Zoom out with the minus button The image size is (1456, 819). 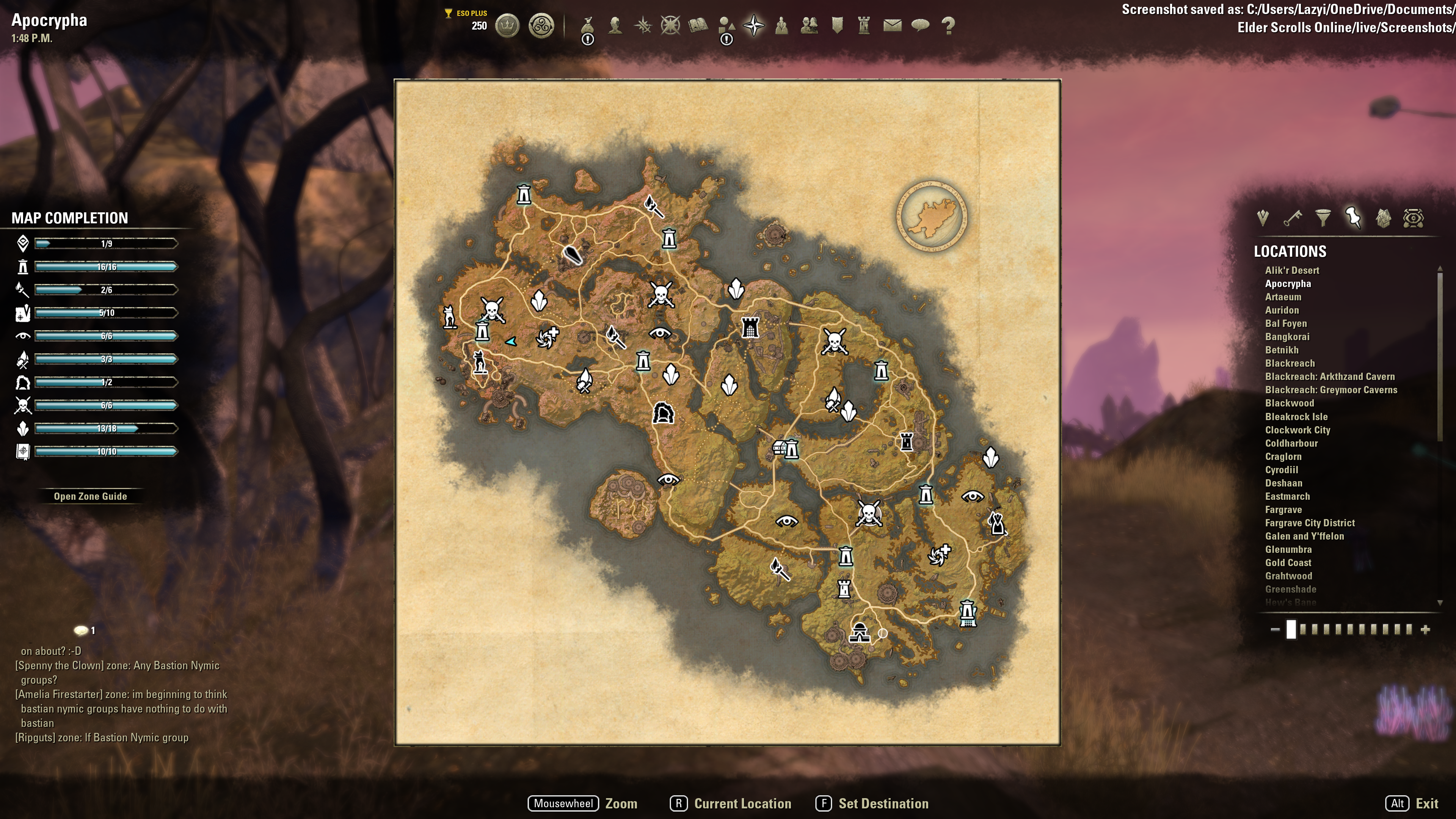pyautogui.click(x=1275, y=629)
